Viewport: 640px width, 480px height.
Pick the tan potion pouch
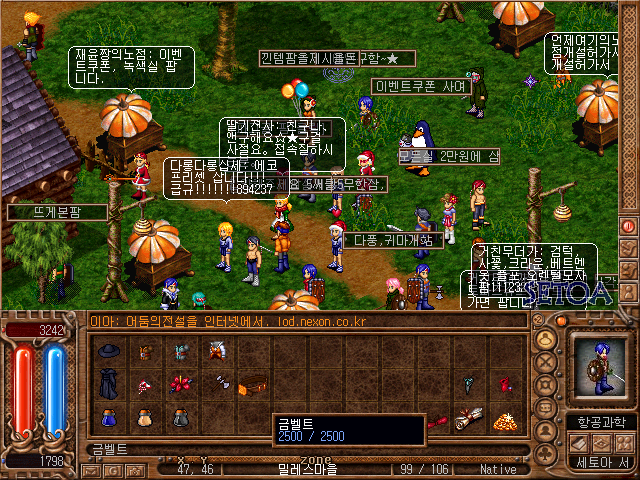tap(144, 418)
